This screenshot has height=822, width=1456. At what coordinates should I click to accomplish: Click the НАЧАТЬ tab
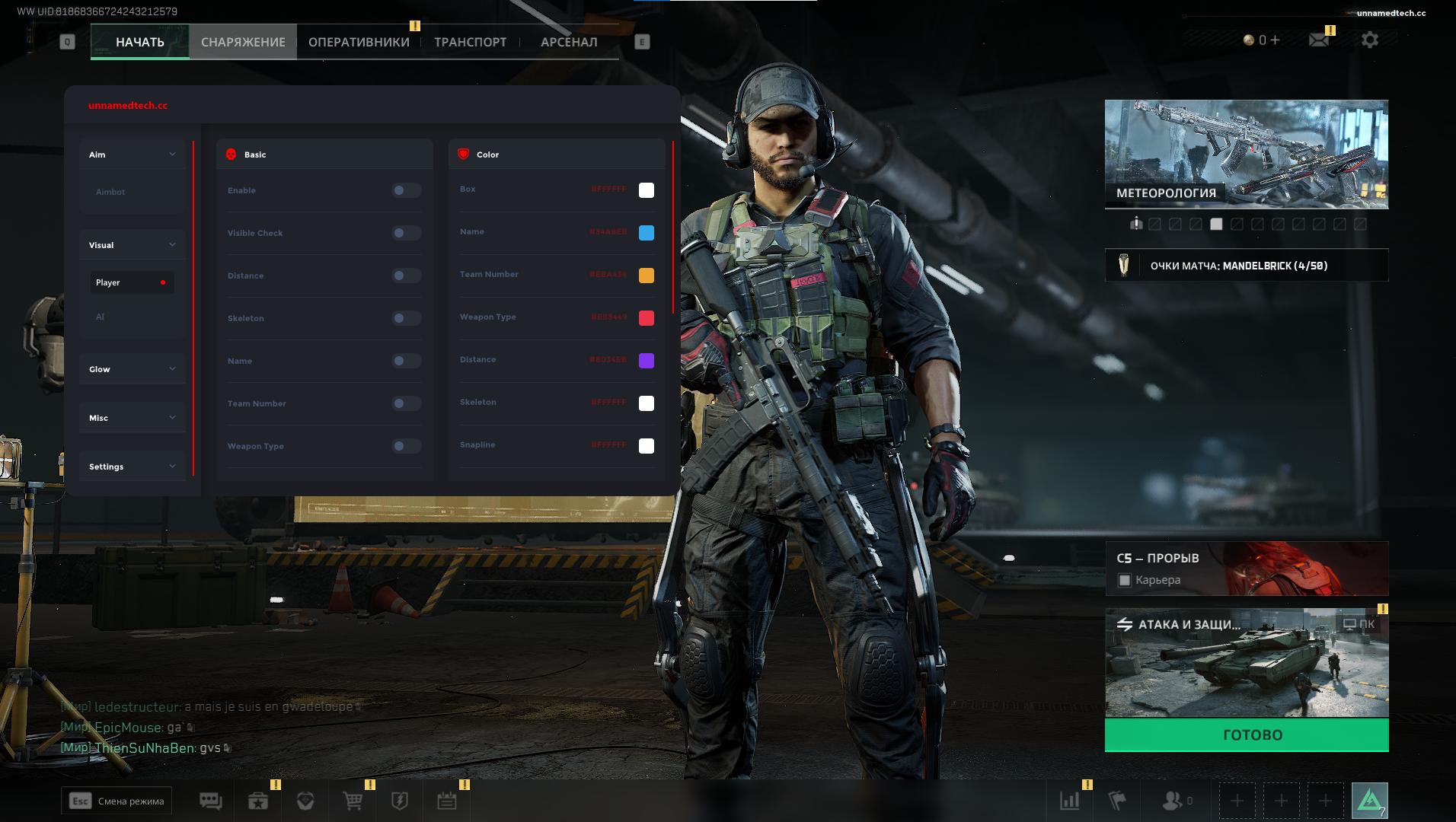[x=140, y=42]
